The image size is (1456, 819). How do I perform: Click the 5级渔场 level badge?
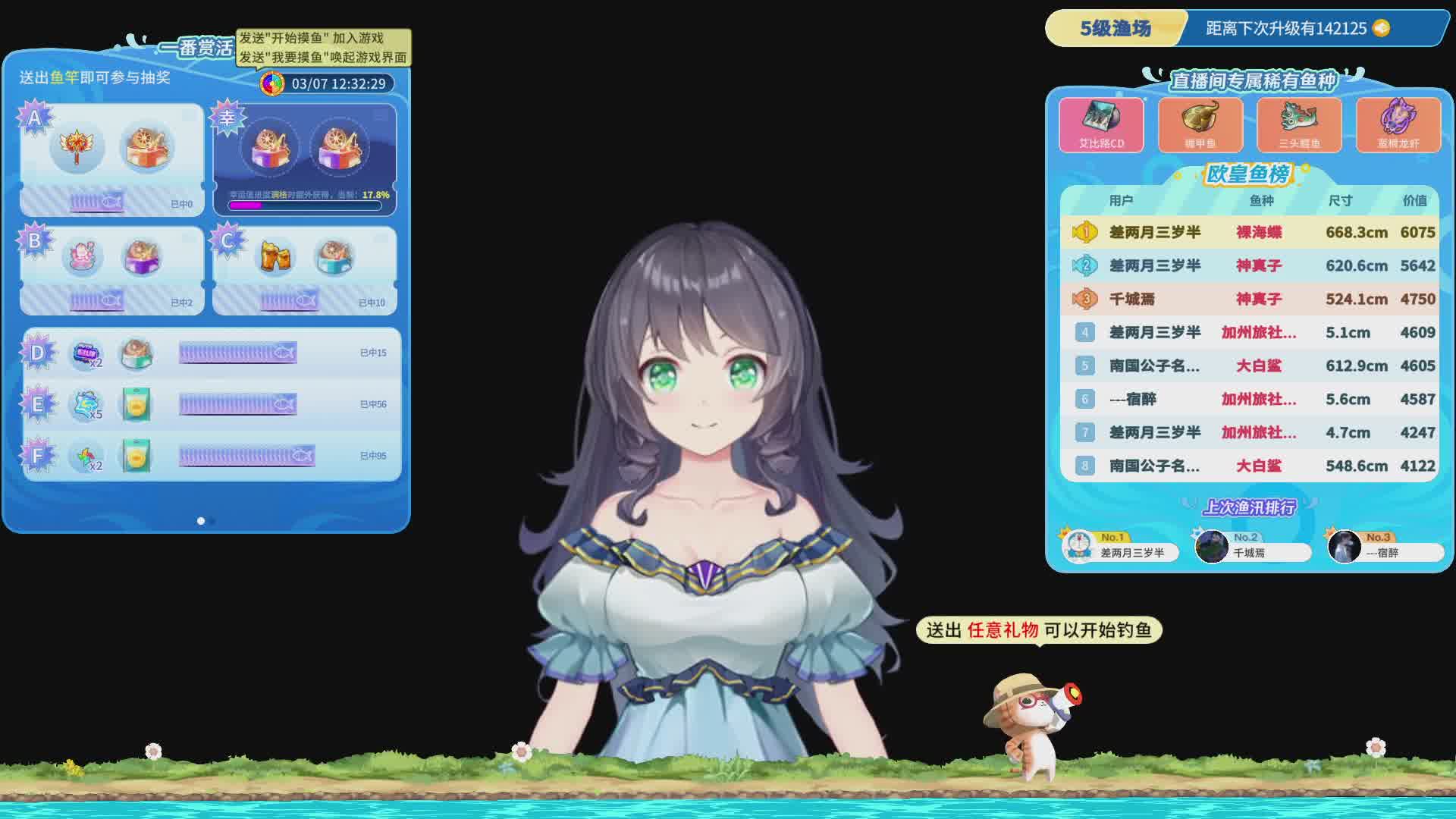click(x=1115, y=29)
